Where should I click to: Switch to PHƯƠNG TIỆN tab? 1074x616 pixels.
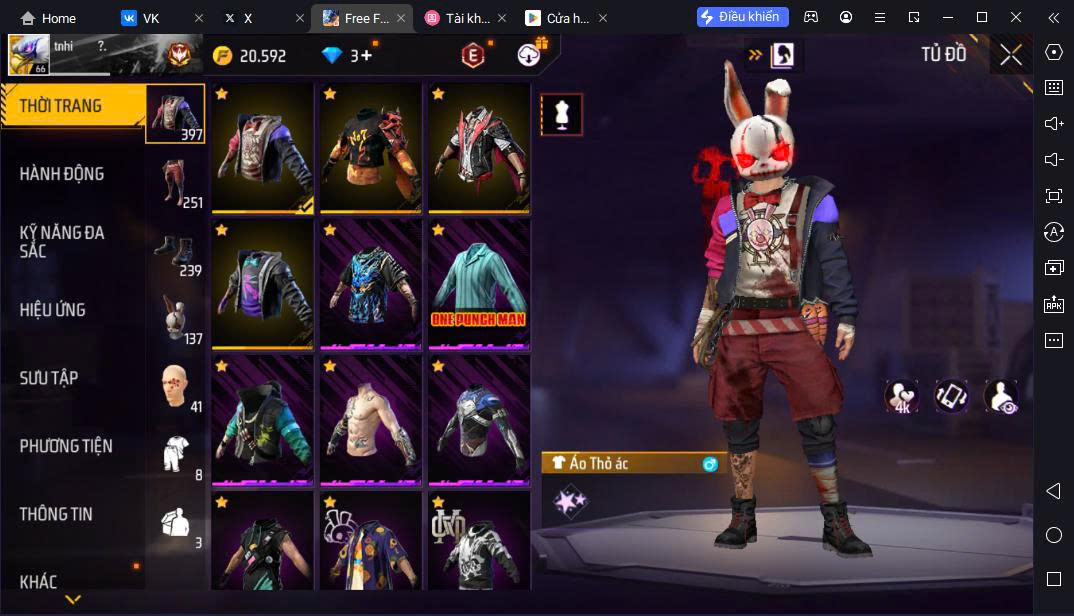coord(66,446)
